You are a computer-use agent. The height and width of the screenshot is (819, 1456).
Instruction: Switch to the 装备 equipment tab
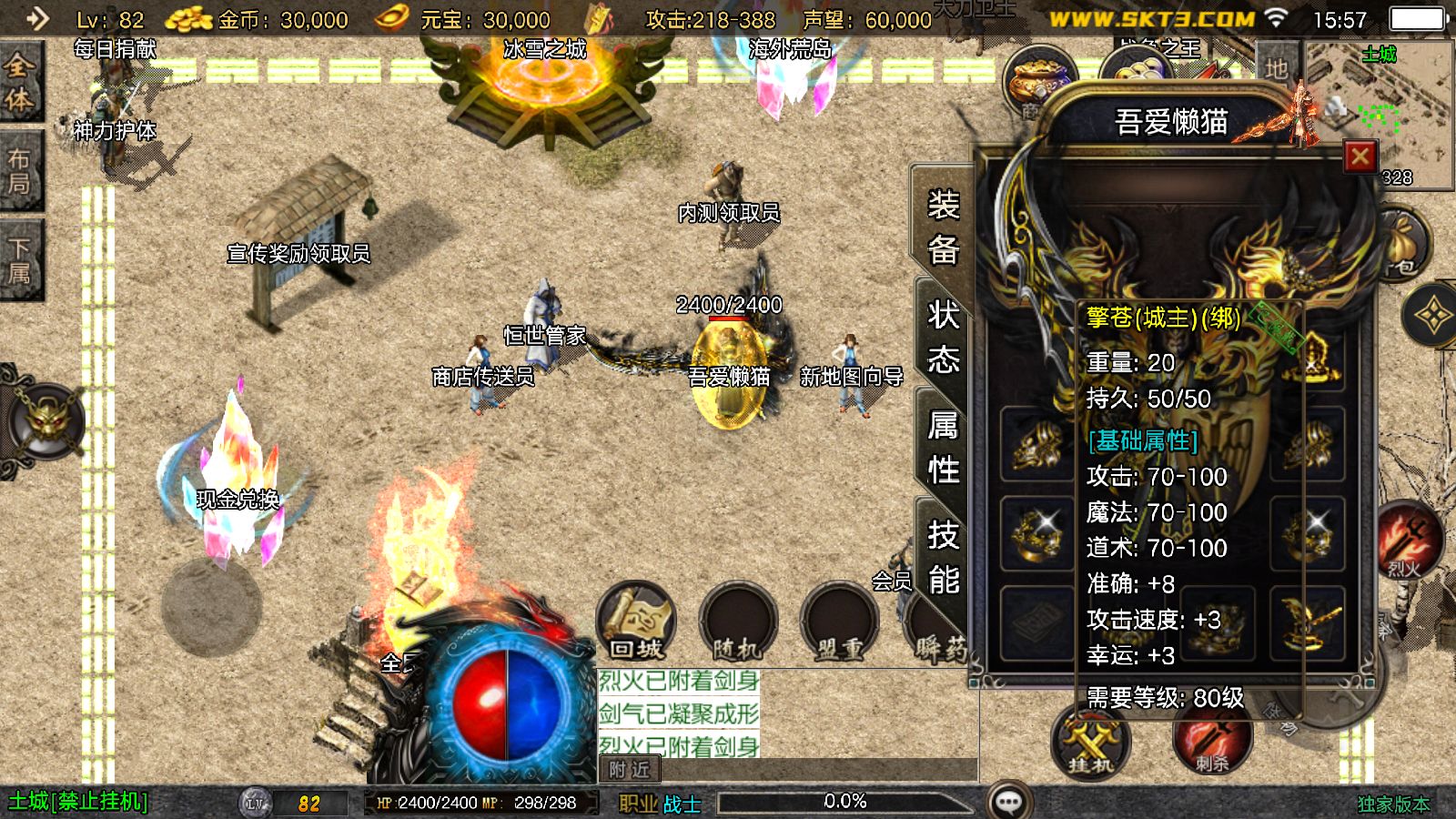pyautogui.click(x=943, y=227)
